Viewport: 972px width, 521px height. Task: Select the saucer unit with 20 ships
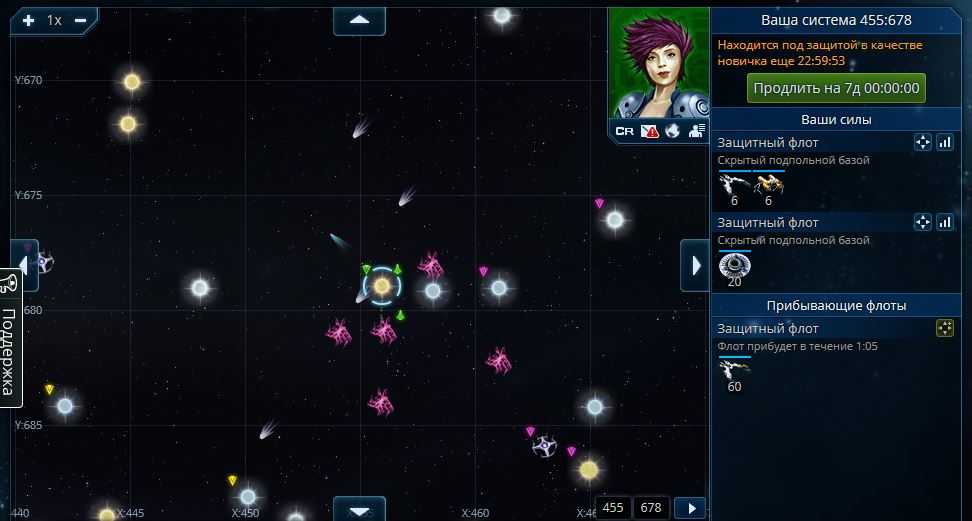click(x=735, y=266)
